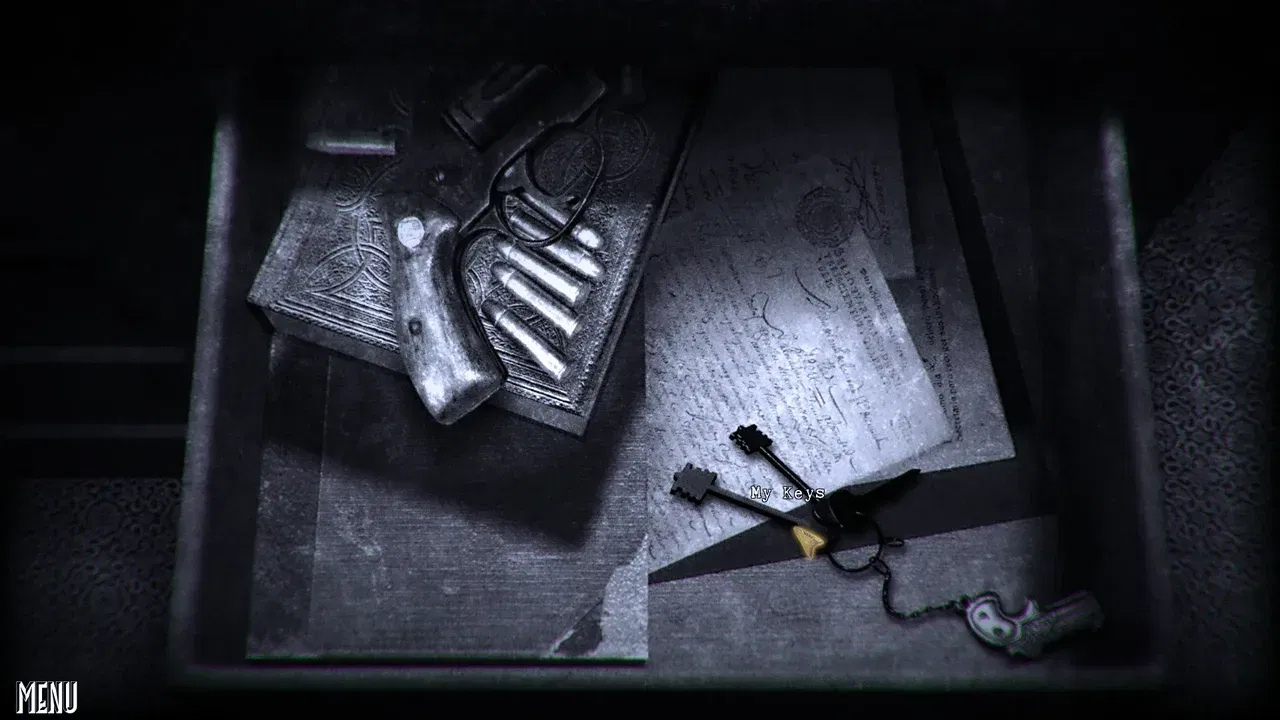The height and width of the screenshot is (720, 1280).
Task: Click the My Keys label
Action: 789,490
